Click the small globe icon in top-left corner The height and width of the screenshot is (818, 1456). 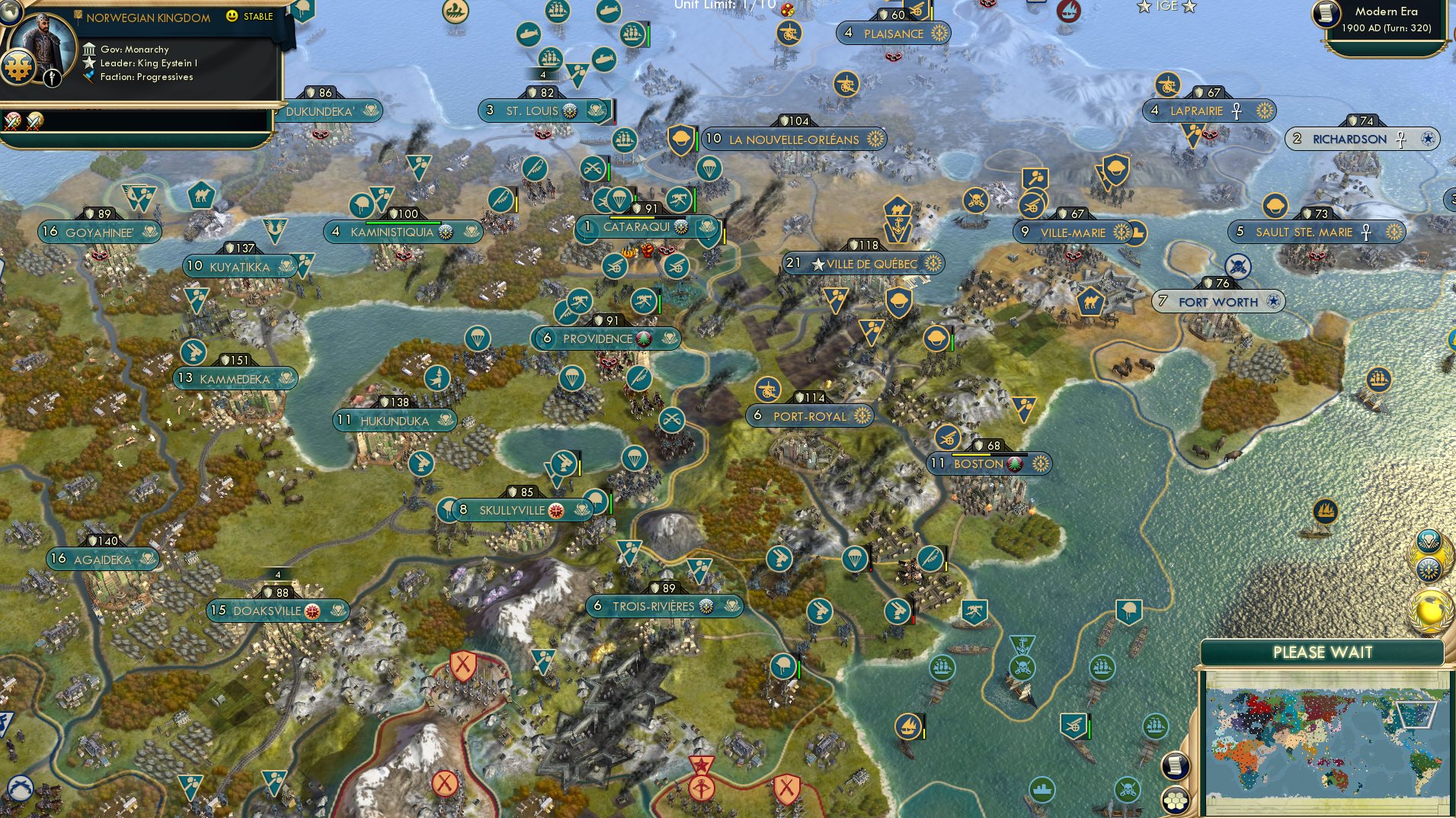10,12
